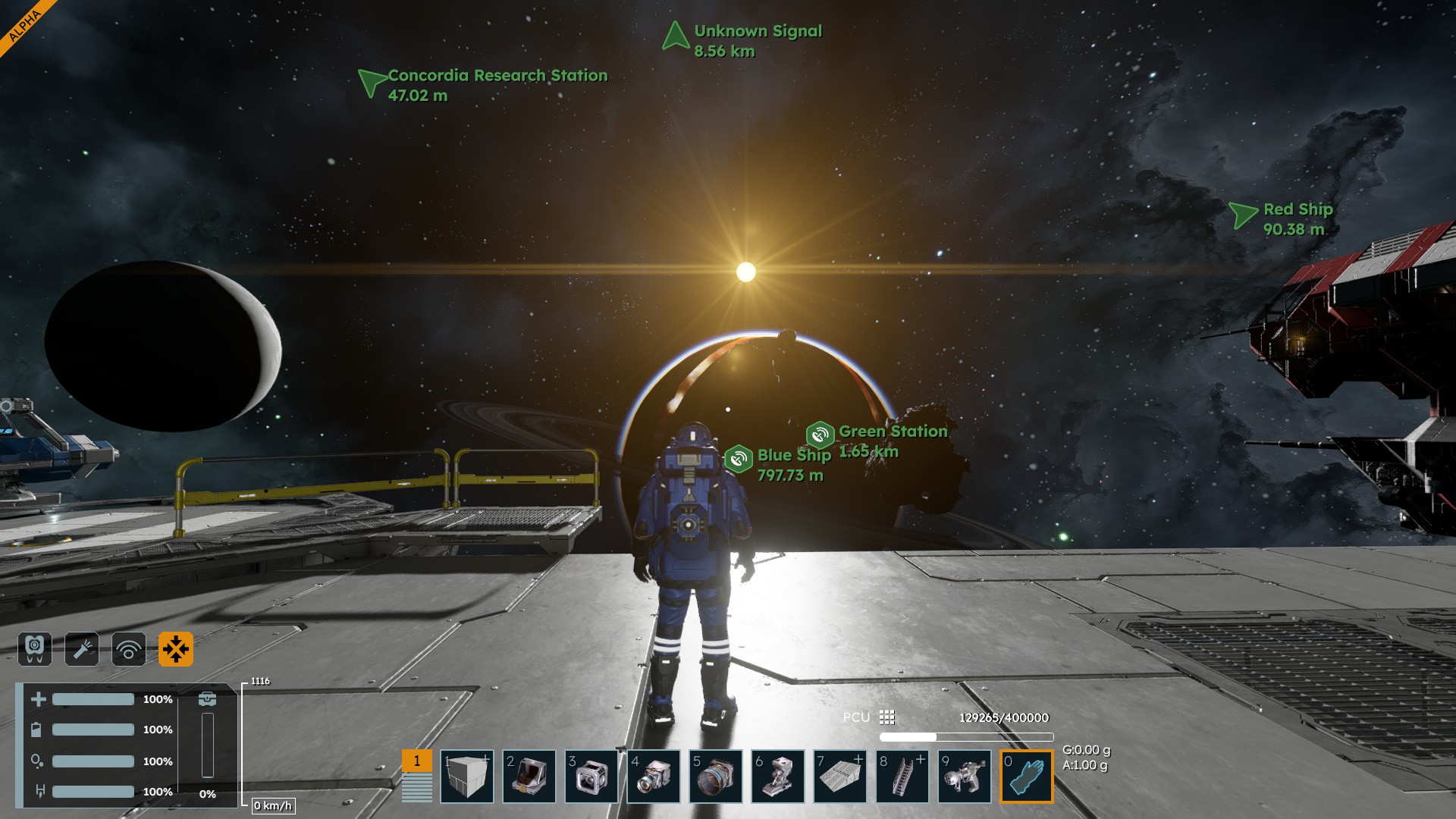
Task: Click the Concordia Research Station marker
Action: (x=371, y=81)
